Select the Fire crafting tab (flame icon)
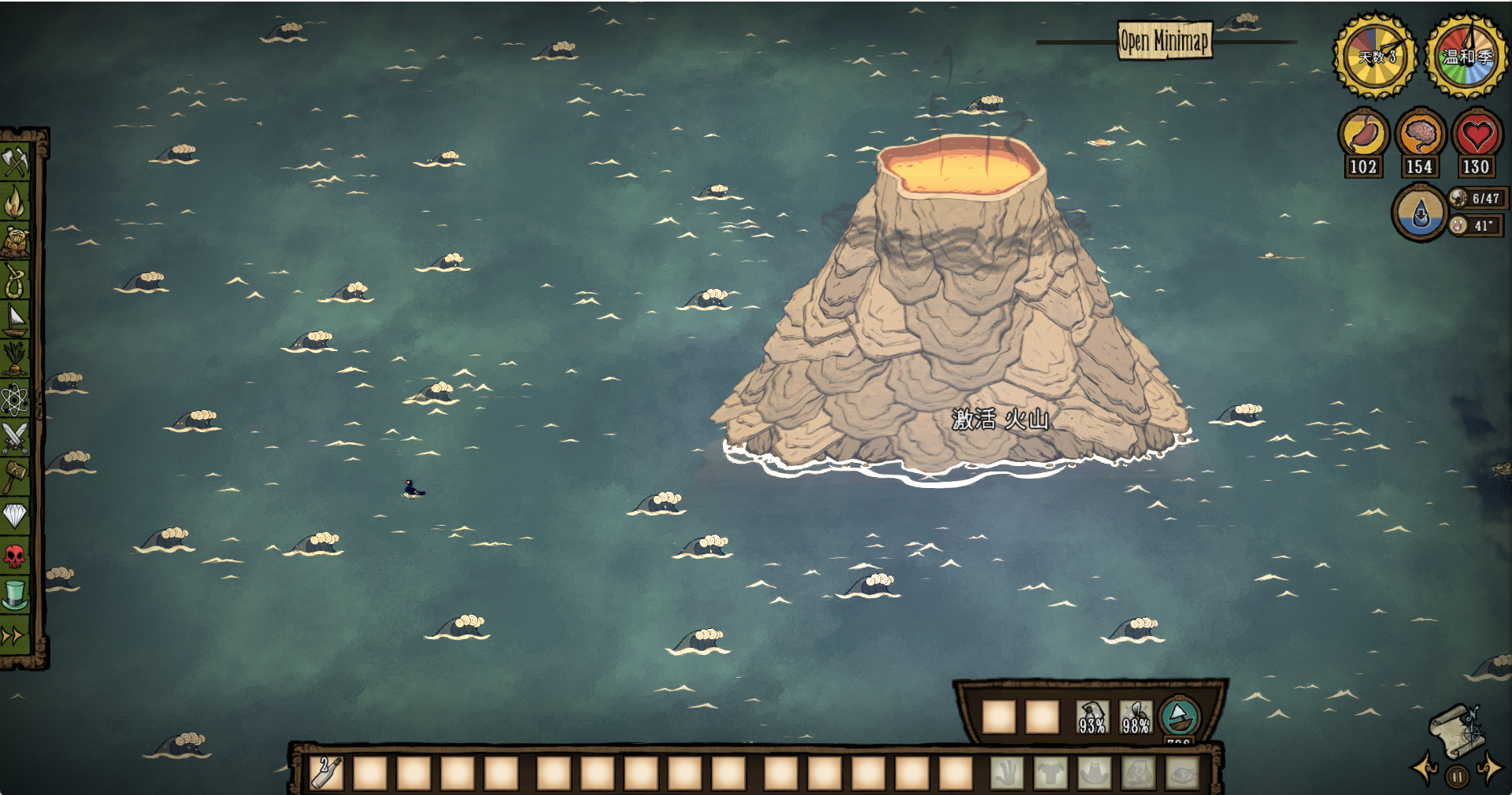This screenshot has width=1512, height=795. [x=15, y=202]
